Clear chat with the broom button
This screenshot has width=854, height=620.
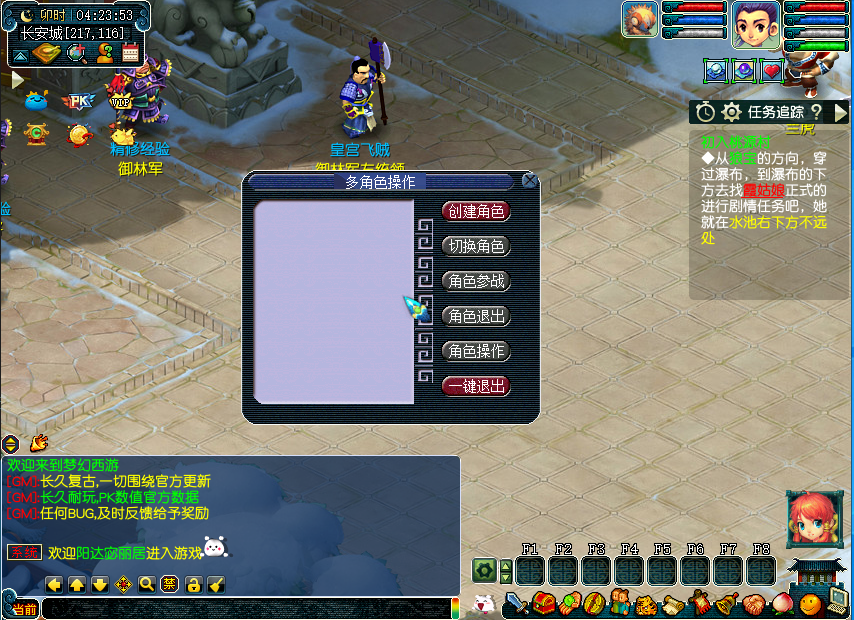coord(216,584)
